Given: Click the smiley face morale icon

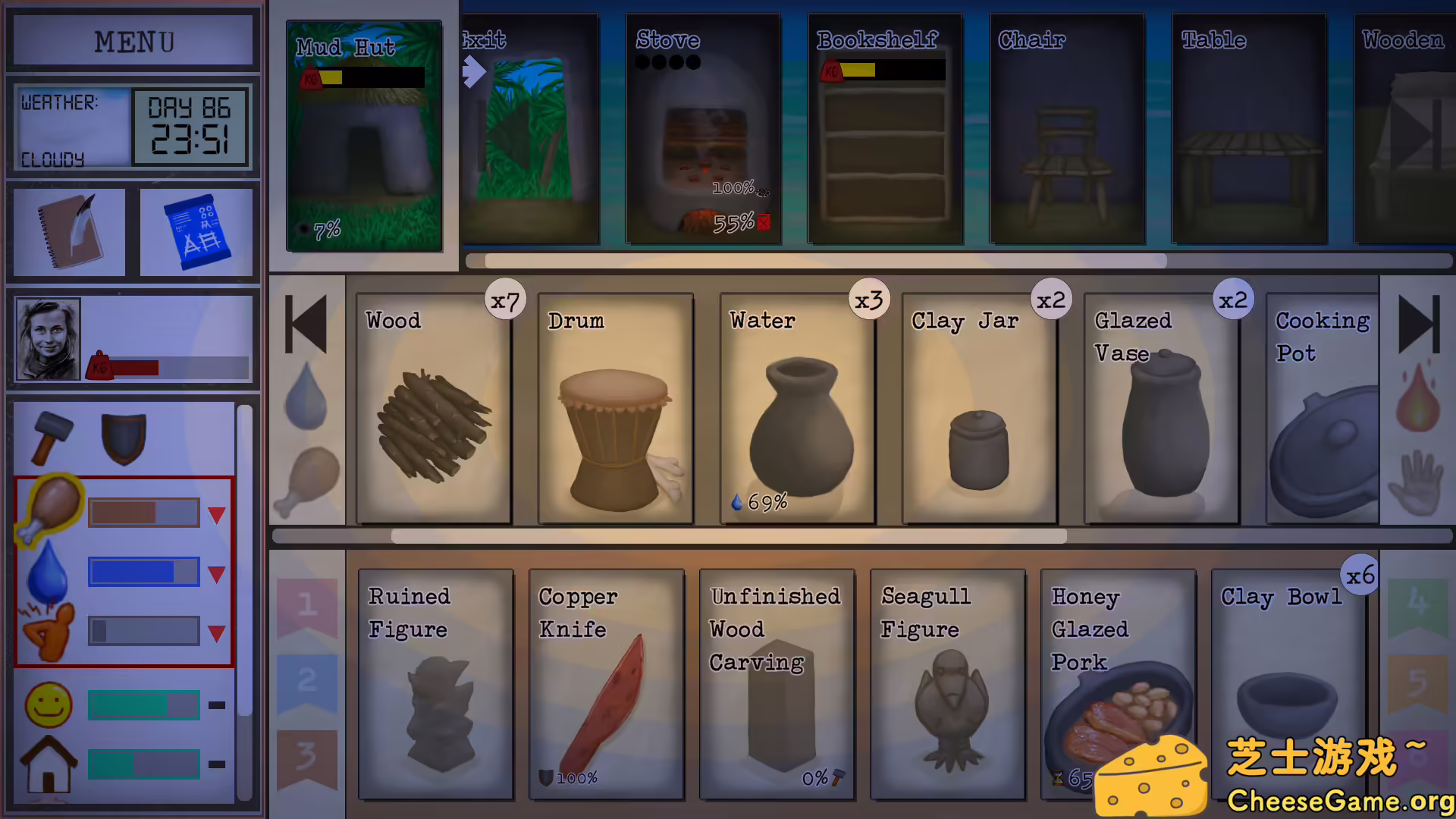Looking at the screenshot, I should point(48,704).
